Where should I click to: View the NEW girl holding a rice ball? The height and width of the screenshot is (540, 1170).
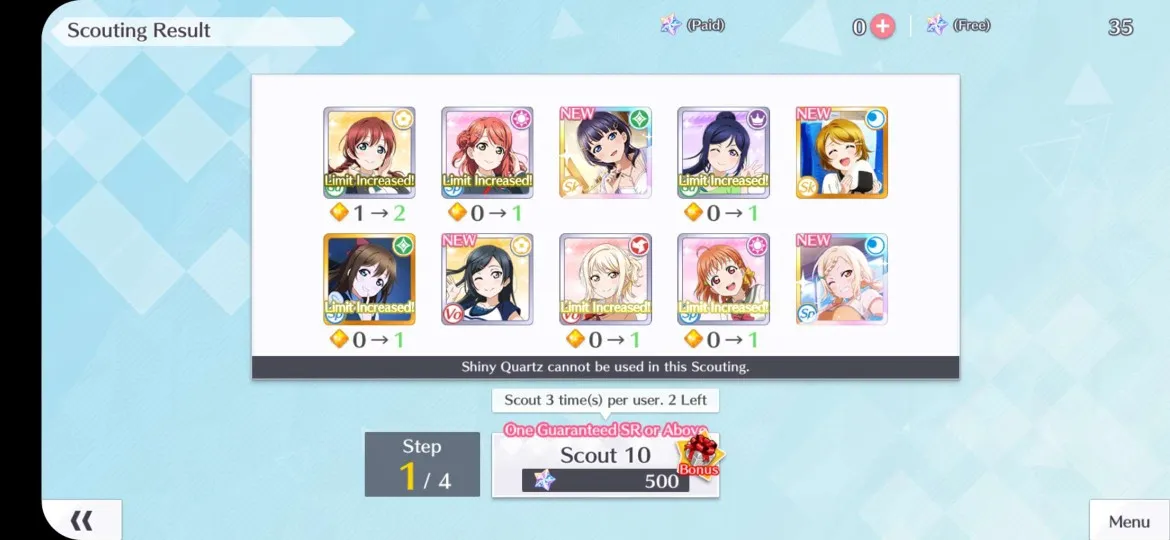coord(841,153)
